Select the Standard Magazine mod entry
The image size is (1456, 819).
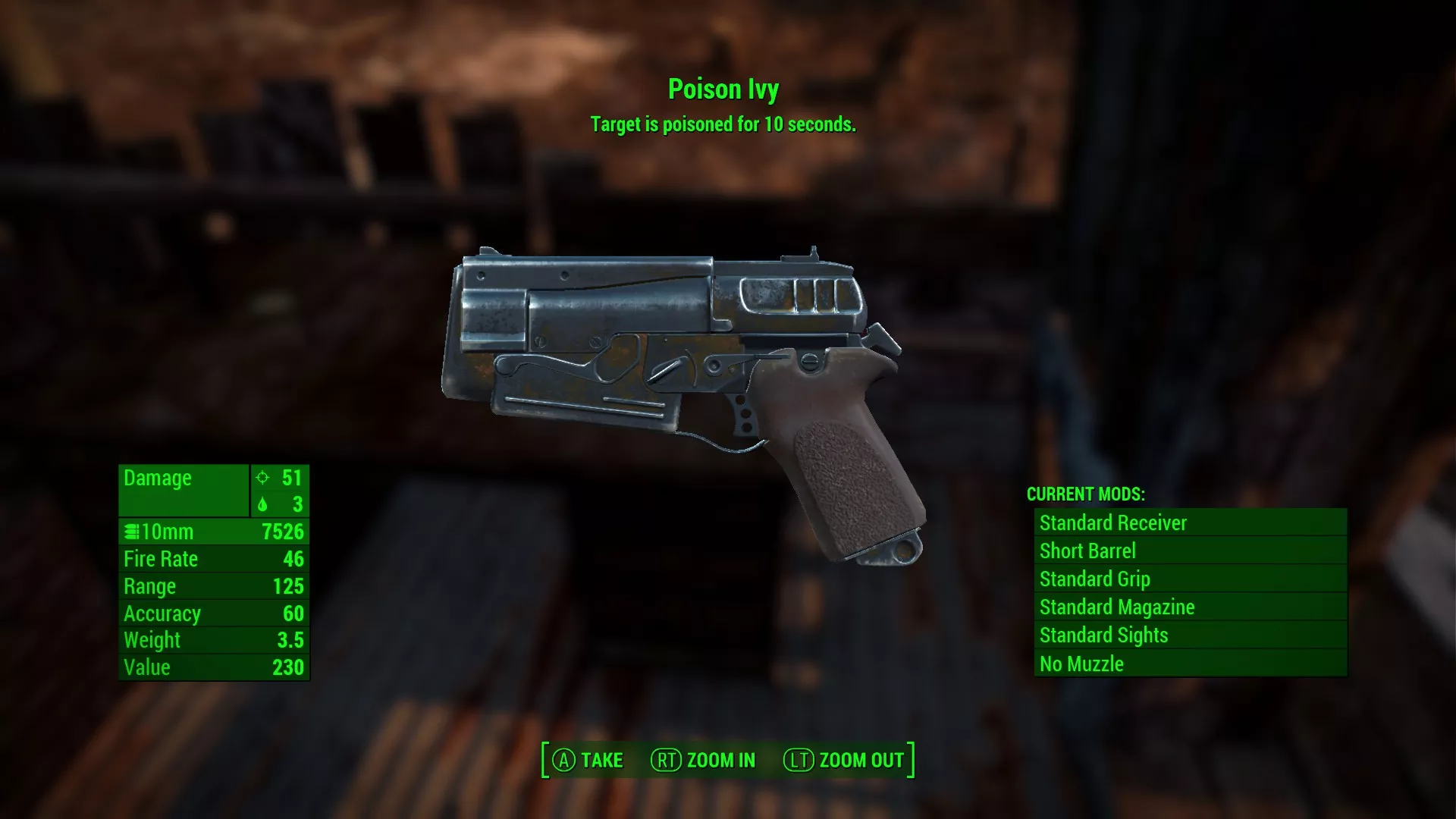coord(1190,607)
